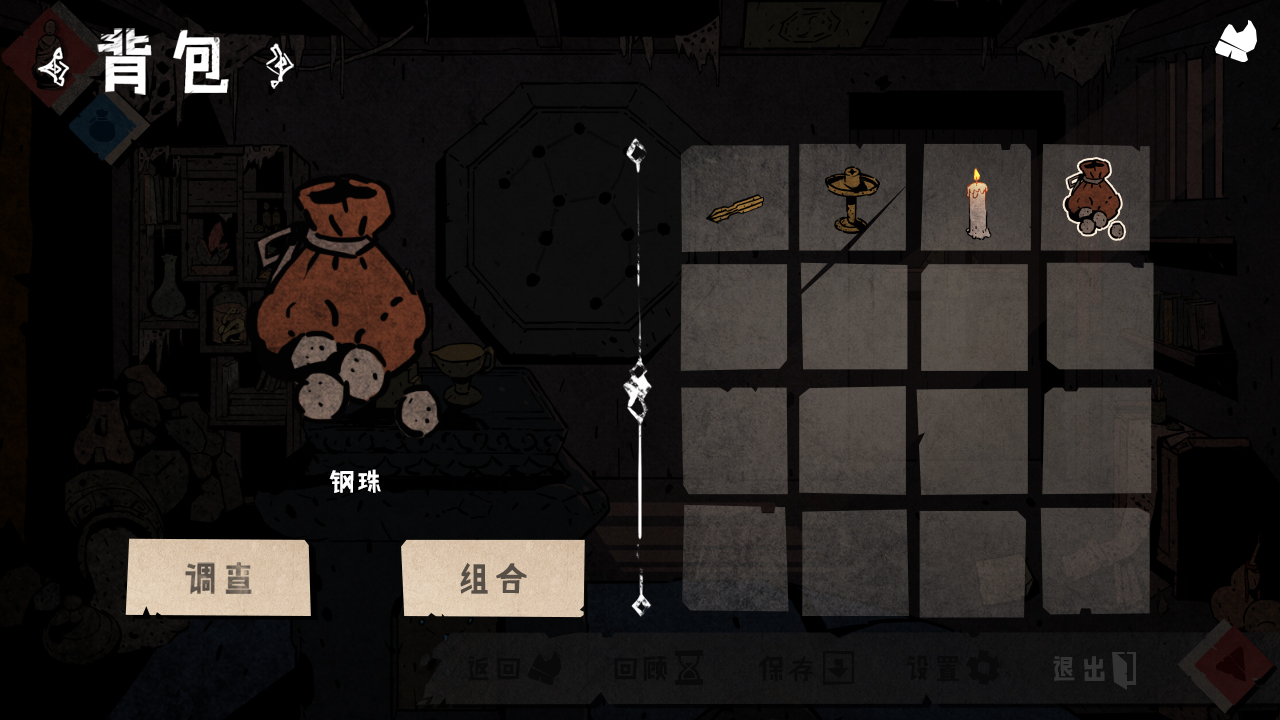Open 回顾 (Review) in the bottom bar

click(x=659, y=669)
